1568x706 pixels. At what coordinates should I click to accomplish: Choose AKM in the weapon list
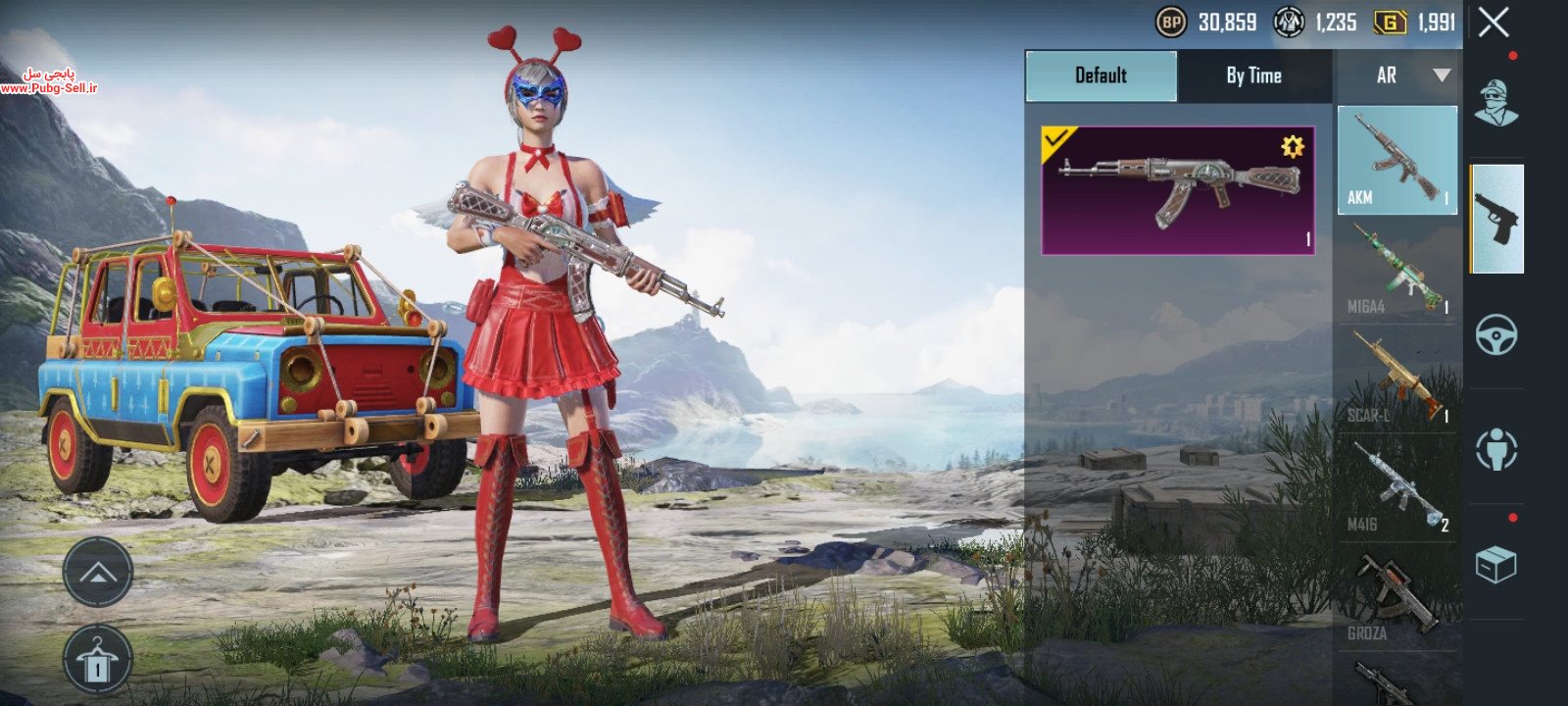click(x=1396, y=161)
